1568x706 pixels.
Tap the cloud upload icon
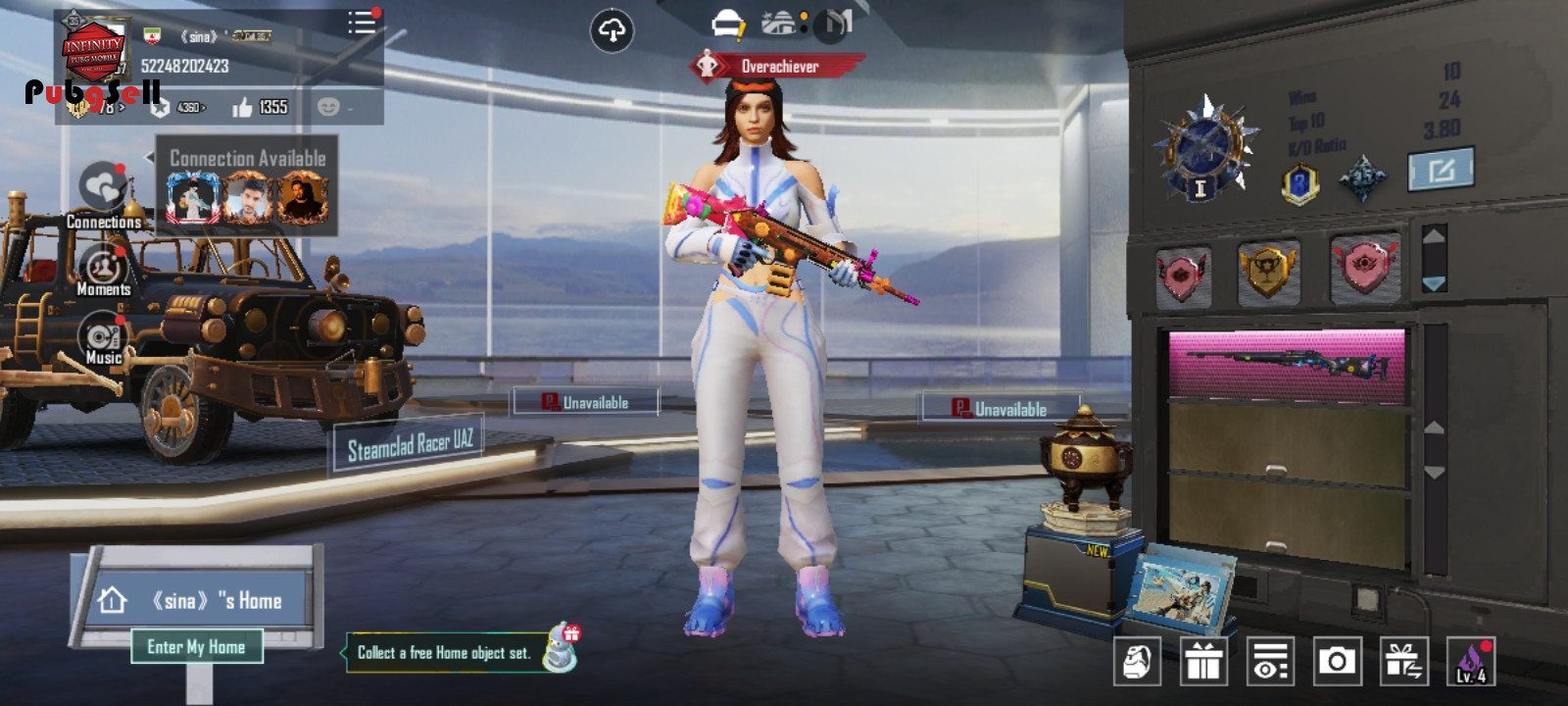[612, 31]
